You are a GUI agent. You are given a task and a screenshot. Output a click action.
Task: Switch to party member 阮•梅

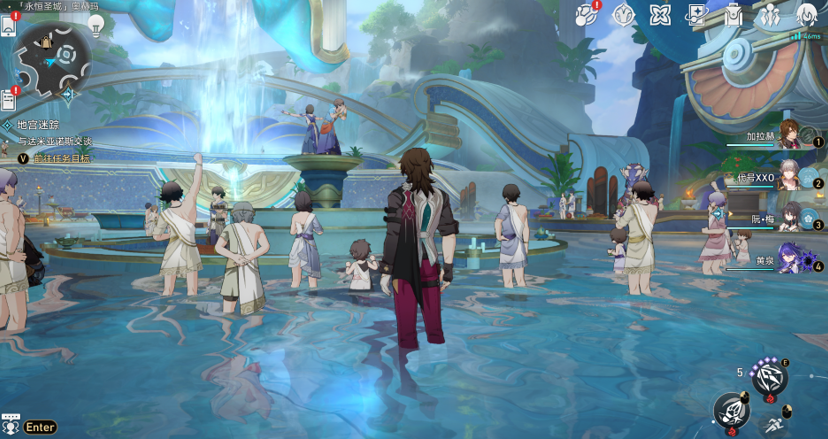(x=790, y=217)
